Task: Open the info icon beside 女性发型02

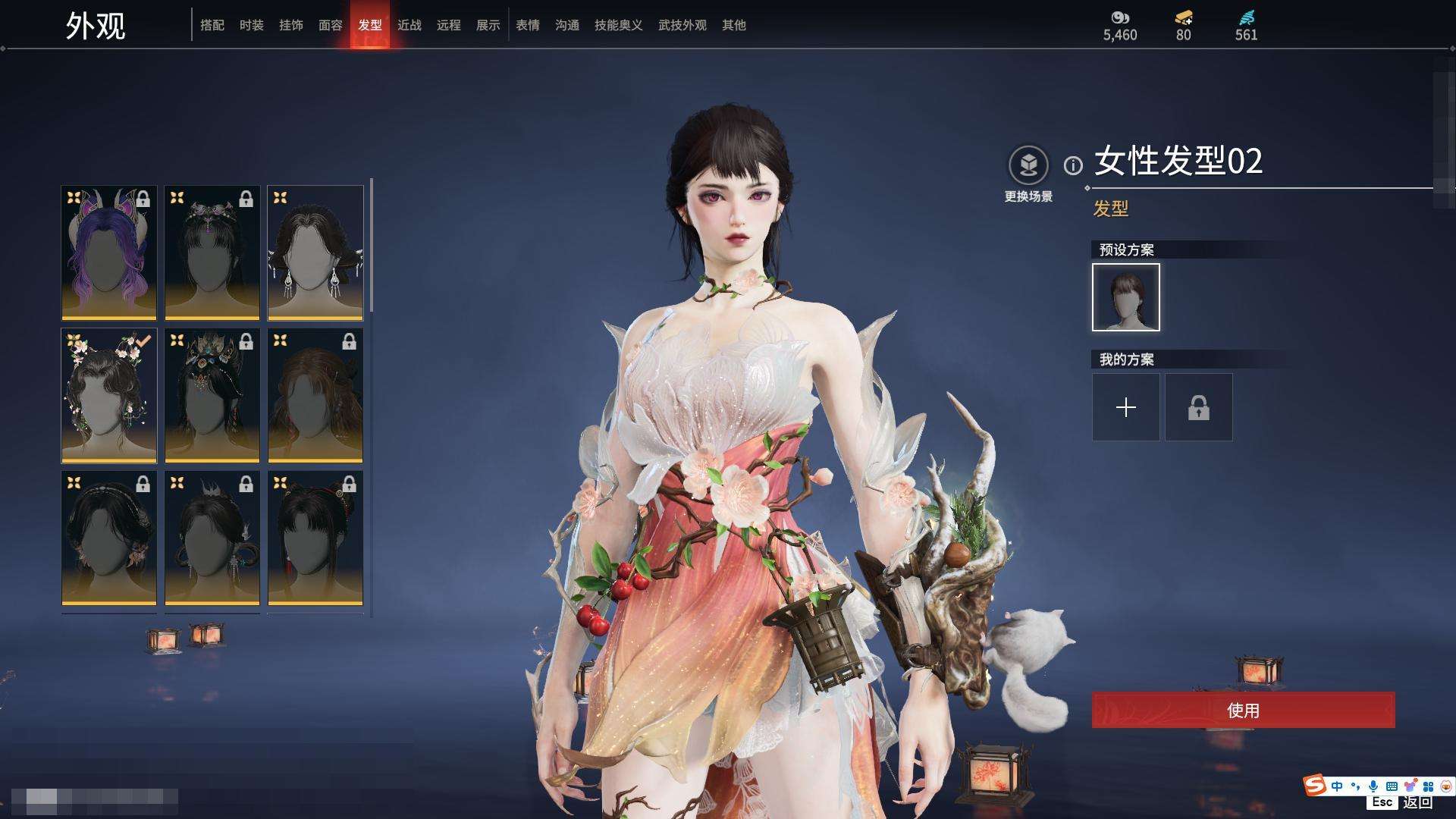Action: click(x=1073, y=165)
